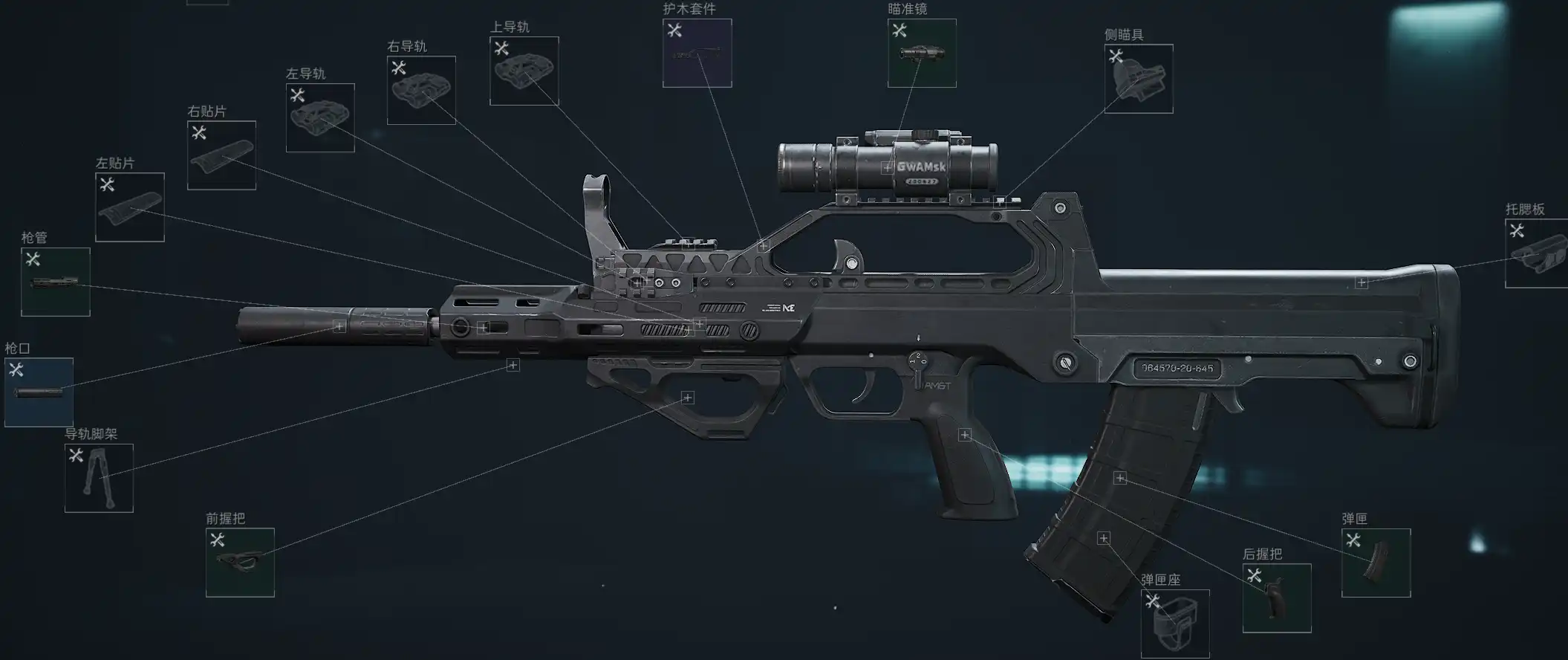The height and width of the screenshot is (660, 1568).
Task: Click the 右导轨 right rail slot
Action: point(421,90)
